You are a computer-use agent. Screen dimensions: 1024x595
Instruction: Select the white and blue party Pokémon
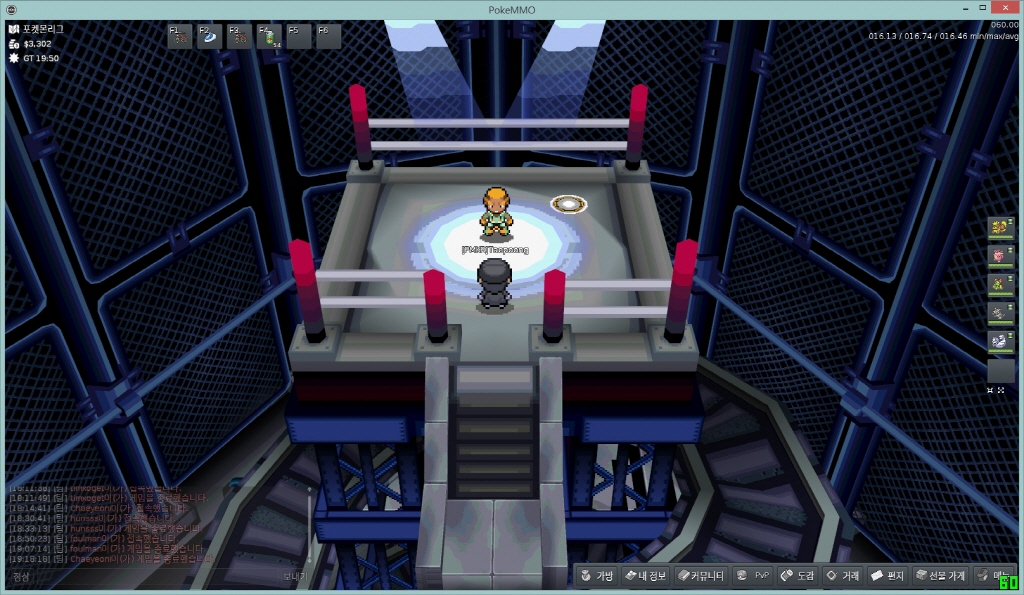(1000, 342)
